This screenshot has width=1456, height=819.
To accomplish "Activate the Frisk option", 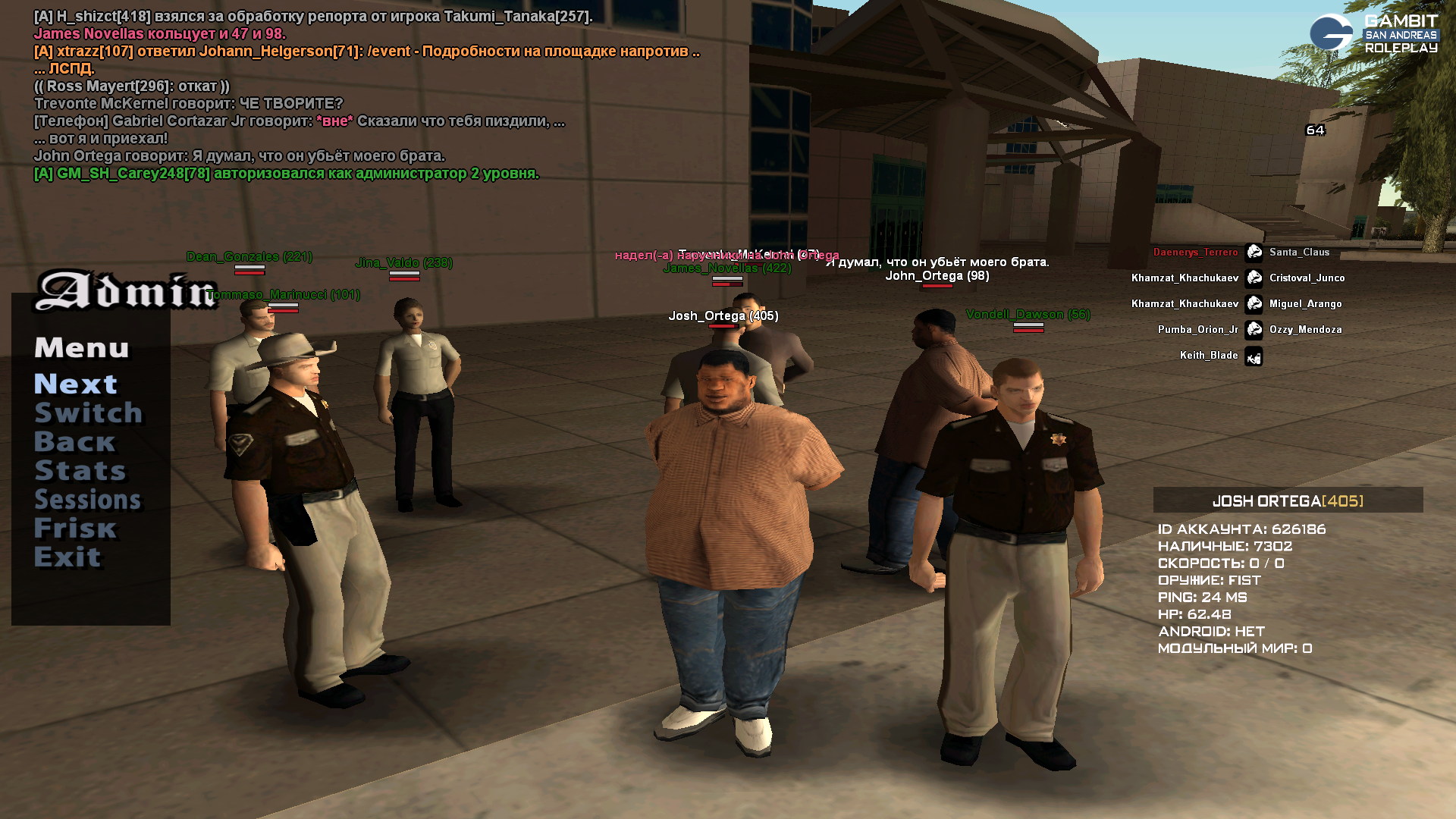I will point(75,529).
